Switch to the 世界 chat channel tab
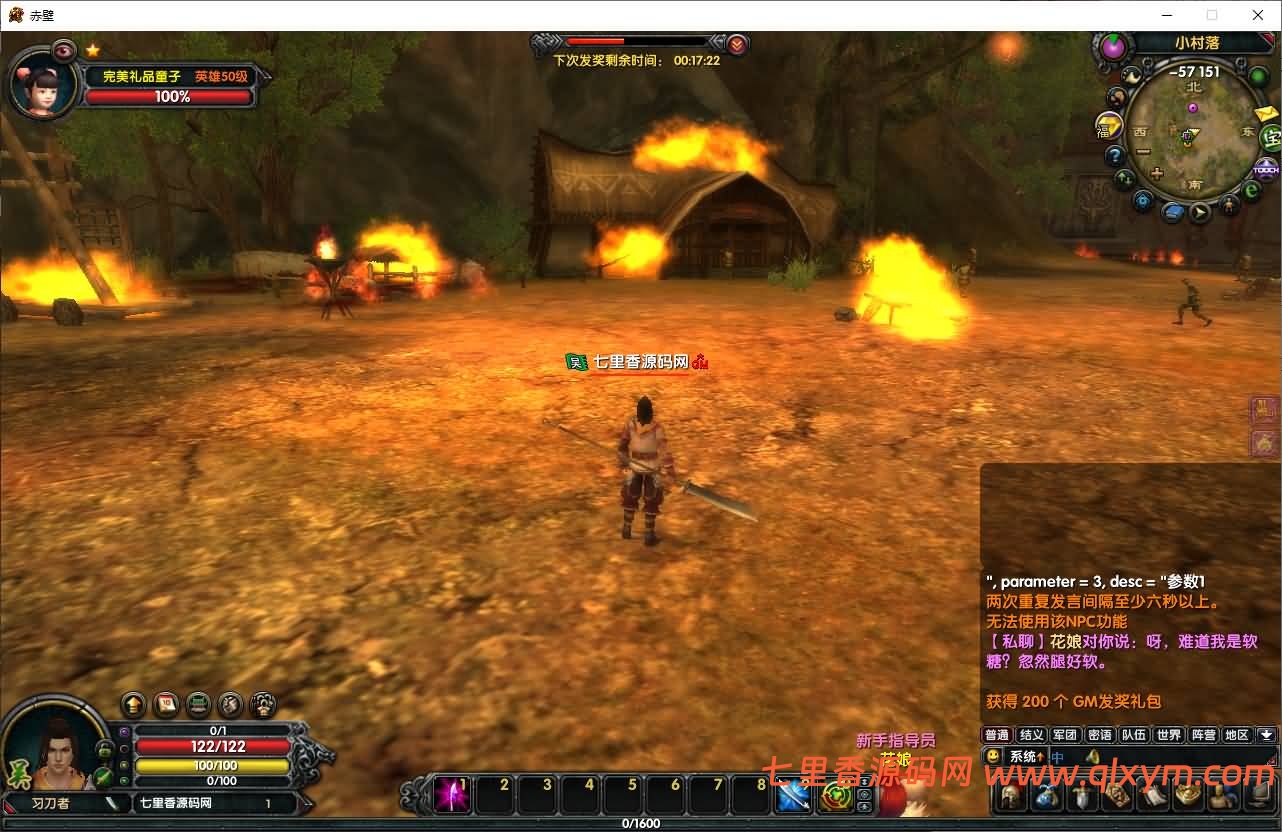Viewport: 1282px width, 832px height. tap(1168, 735)
